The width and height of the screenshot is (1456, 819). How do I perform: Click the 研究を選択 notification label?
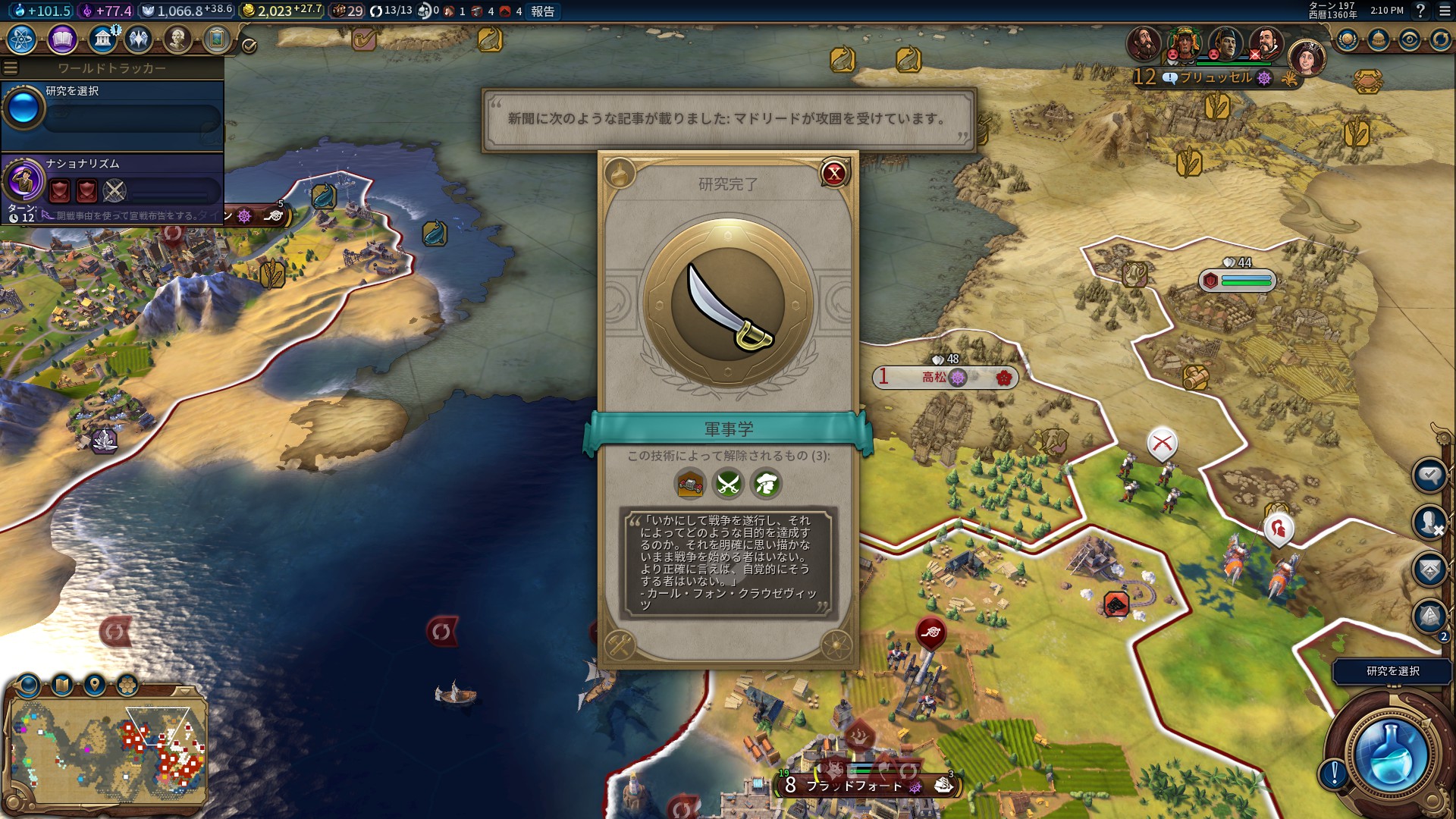(x=1392, y=671)
